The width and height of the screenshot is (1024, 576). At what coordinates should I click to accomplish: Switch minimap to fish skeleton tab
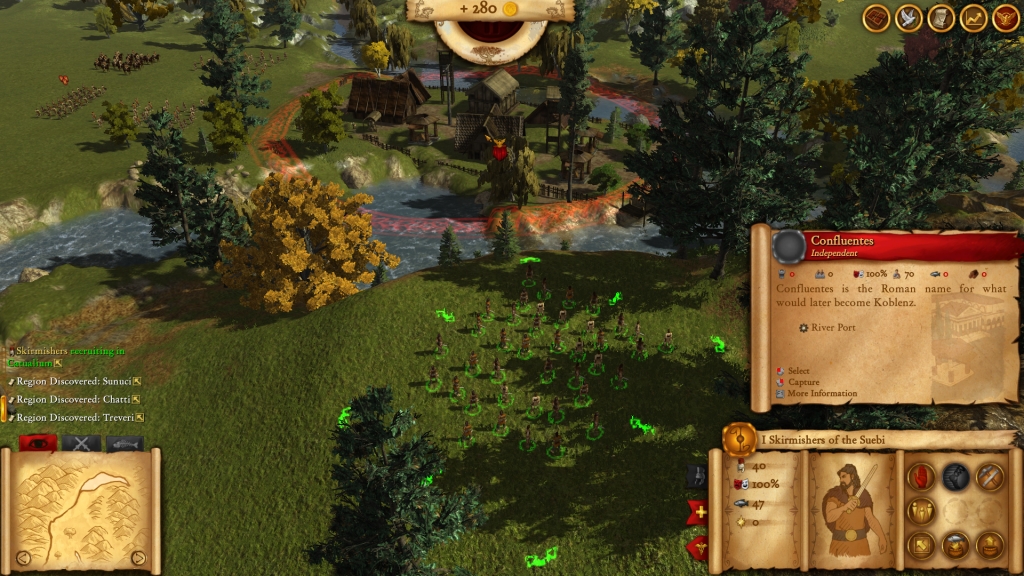click(125, 443)
